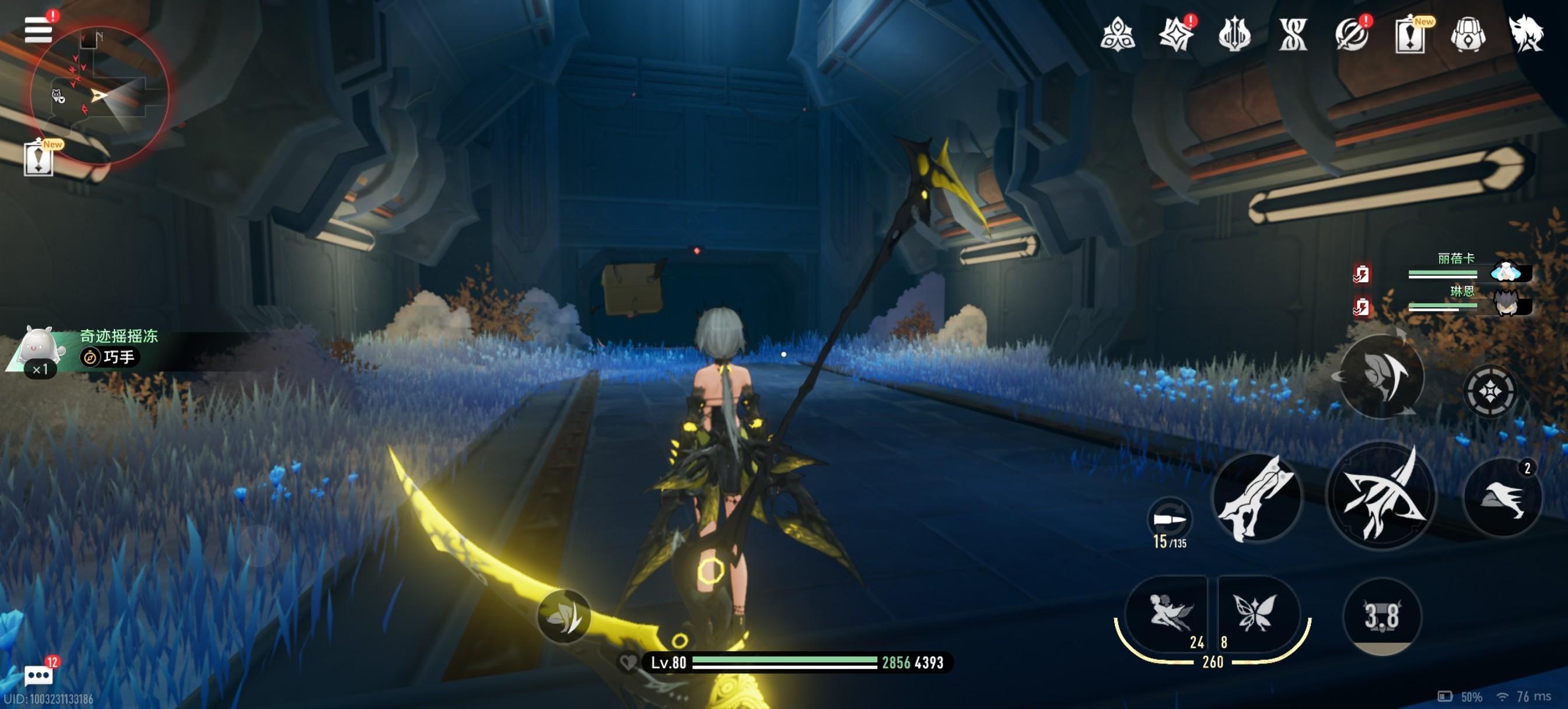Viewport: 1568px width, 709px height.
Task: Open the top bar exclamation card marked New
Action: (x=1410, y=34)
